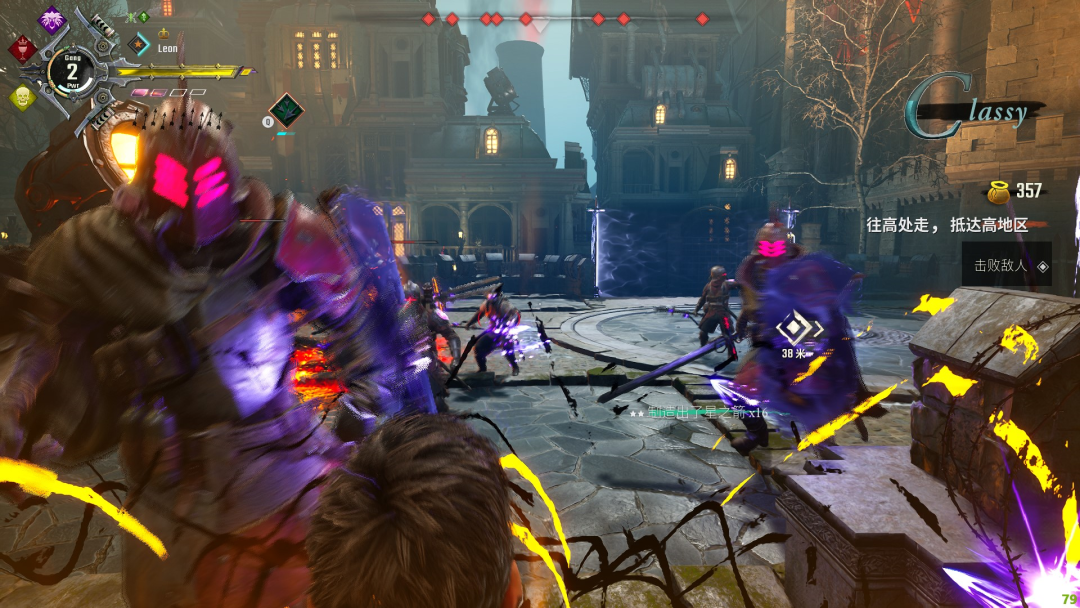Click Leon's star rank badge
The height and width of the screenshot is (608, 1080).
(x=140, y=45)
